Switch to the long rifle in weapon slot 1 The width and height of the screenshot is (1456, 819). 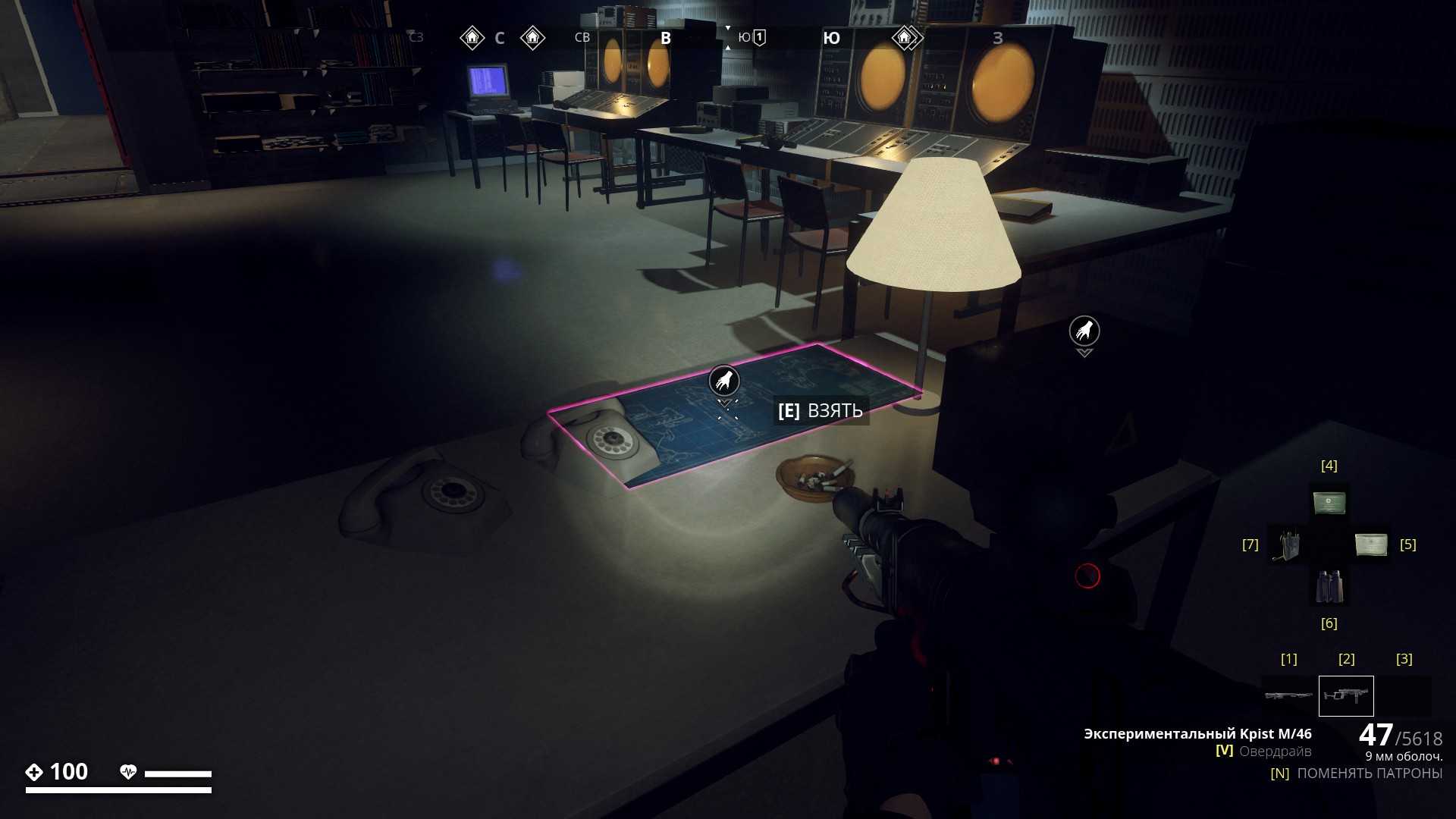[x=1288, y=695]
